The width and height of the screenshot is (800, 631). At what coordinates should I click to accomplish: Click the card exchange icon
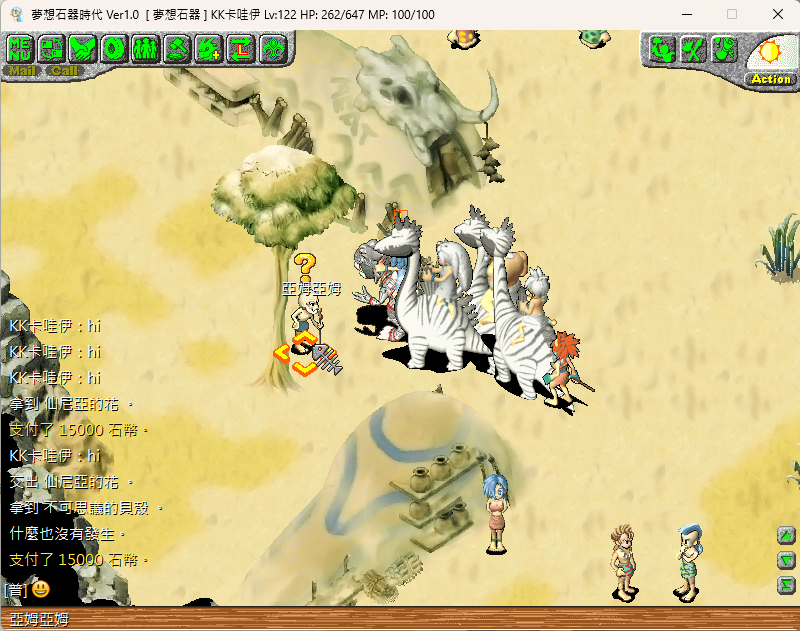[52, 48]
